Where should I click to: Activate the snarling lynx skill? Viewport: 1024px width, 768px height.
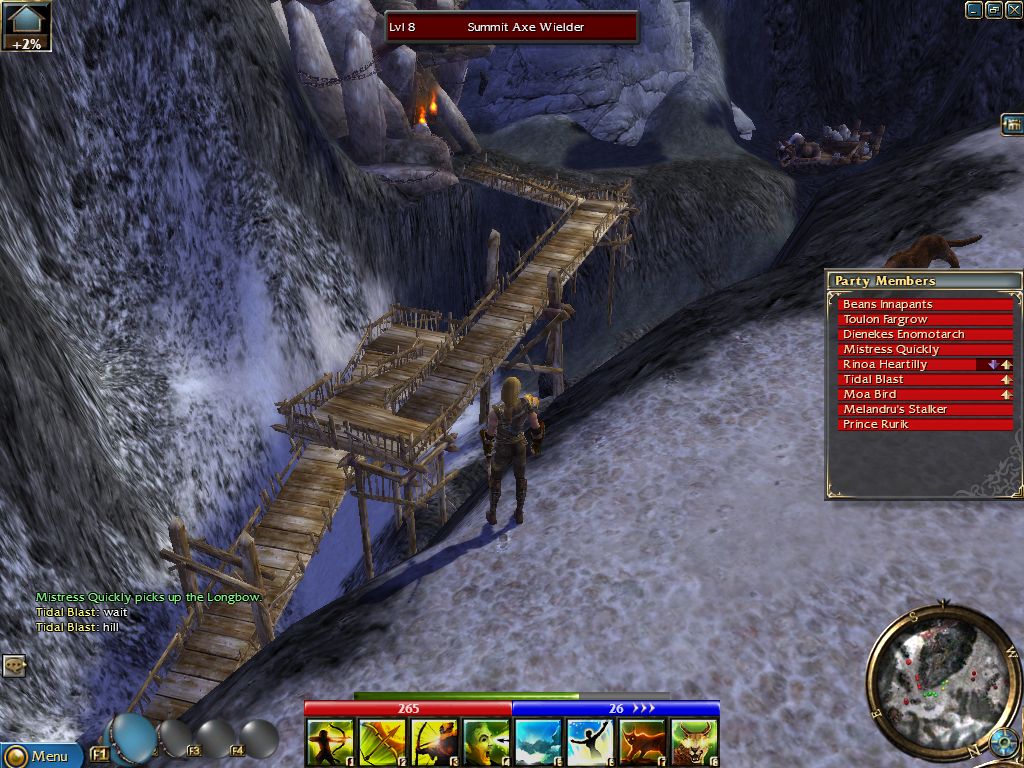[x=694, y=742]
